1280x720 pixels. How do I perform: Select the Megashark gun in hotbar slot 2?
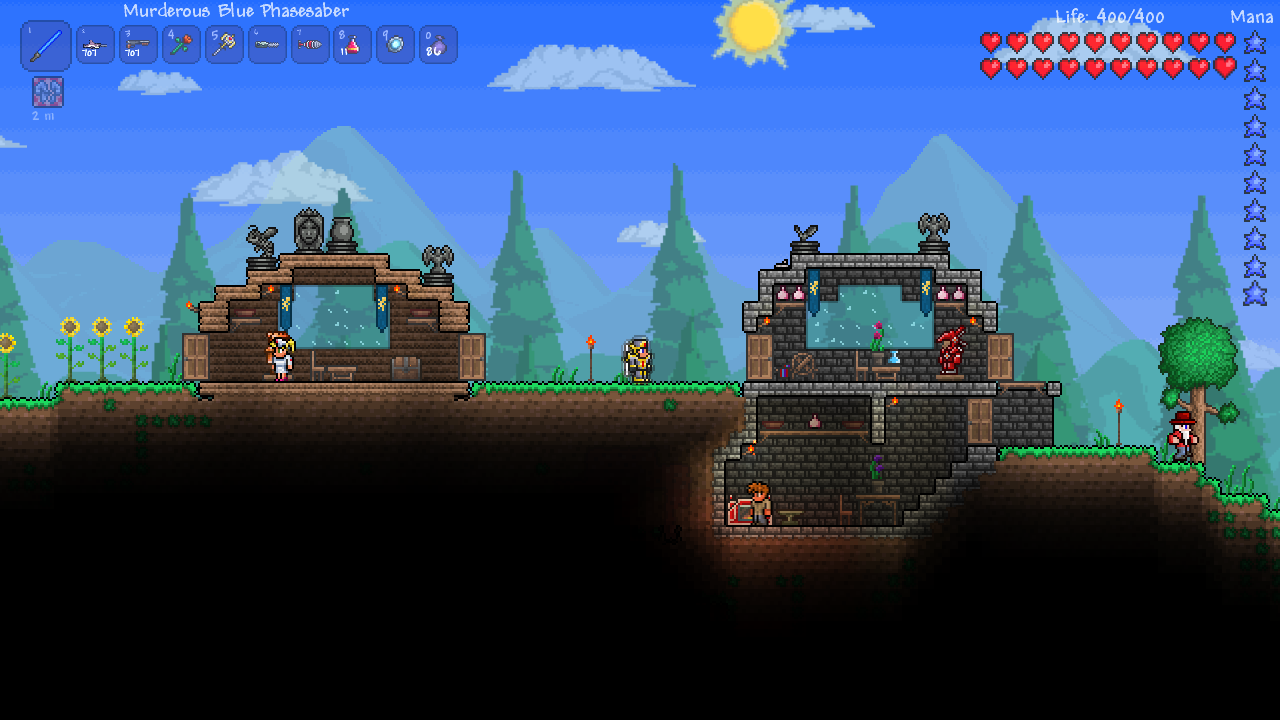tap(95, 44)
